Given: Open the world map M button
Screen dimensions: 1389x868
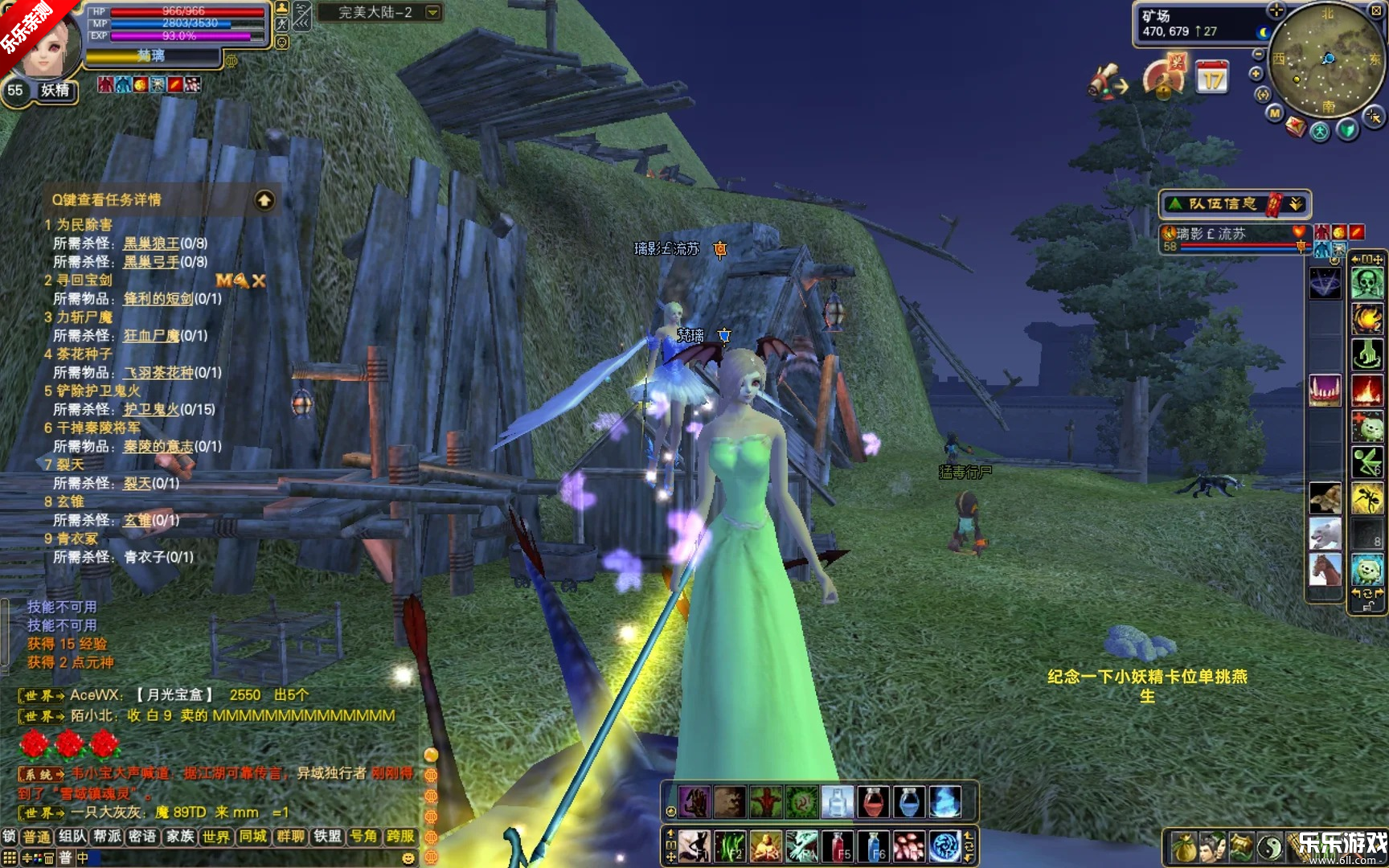Looking at the screenshot, I should point(1275,113).
